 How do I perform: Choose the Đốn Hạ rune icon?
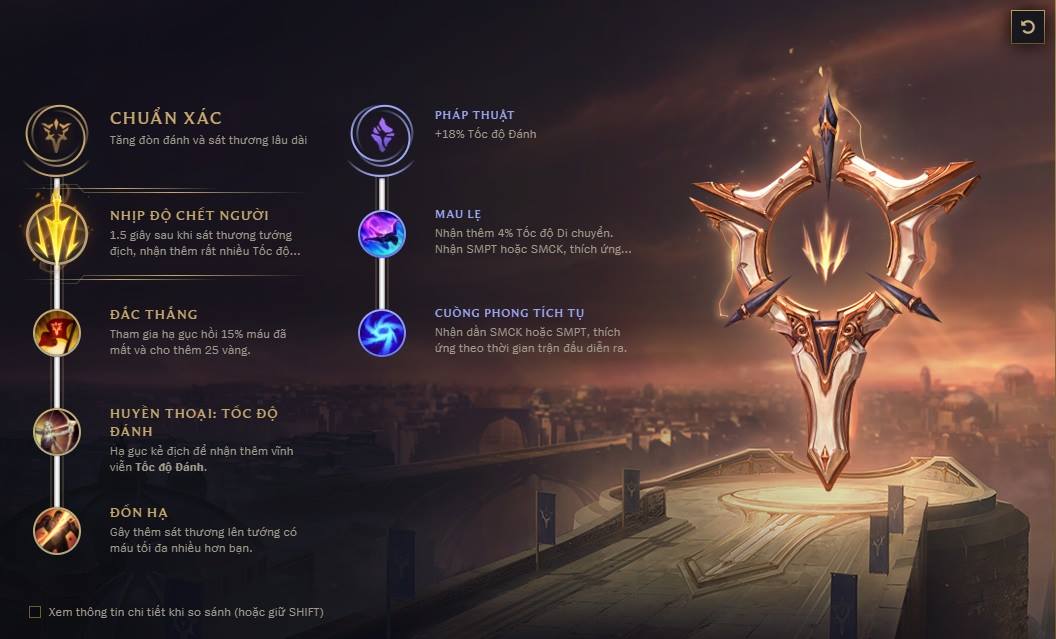(x=56, y=530)
